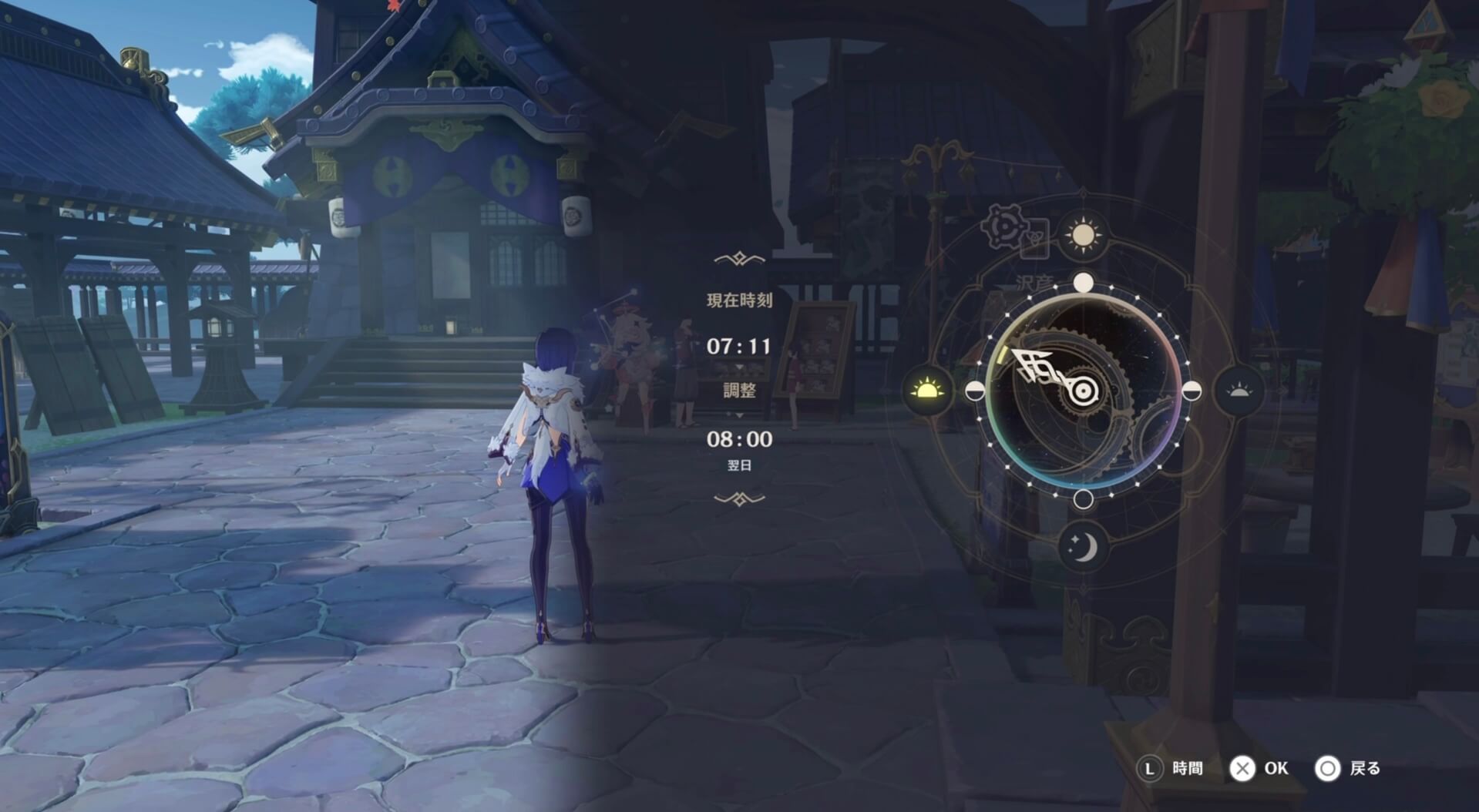Click the decorative chevron below 翌日

tap(740, 499)
